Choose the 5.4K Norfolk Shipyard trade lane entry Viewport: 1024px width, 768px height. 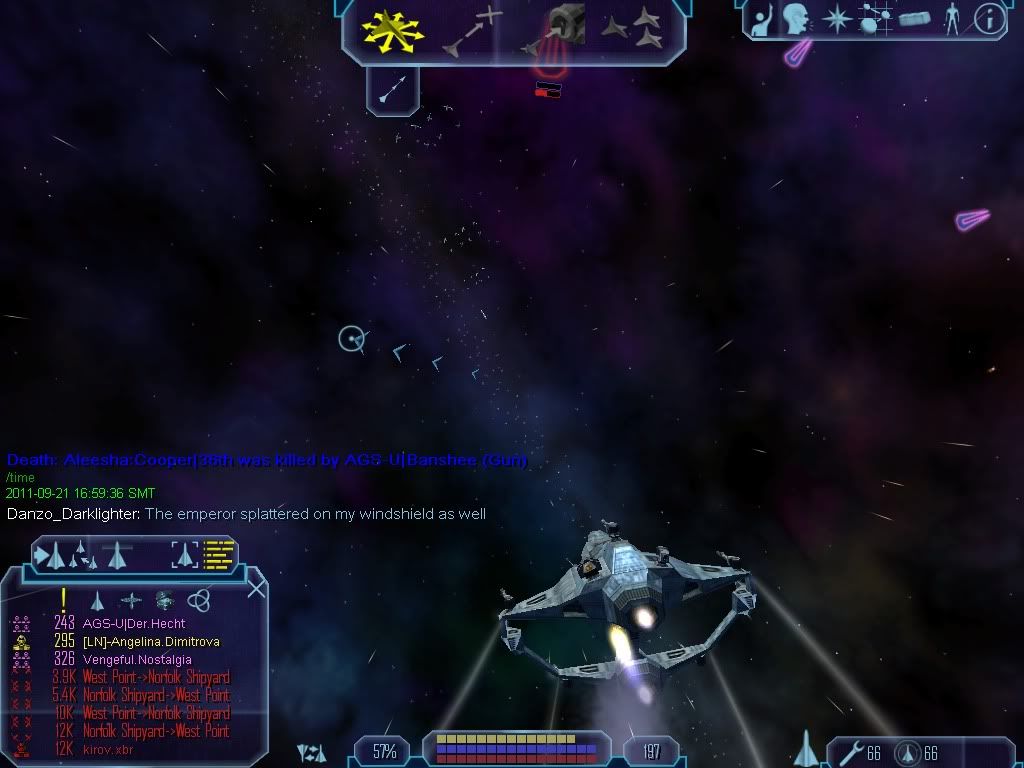tap(155, 696)
